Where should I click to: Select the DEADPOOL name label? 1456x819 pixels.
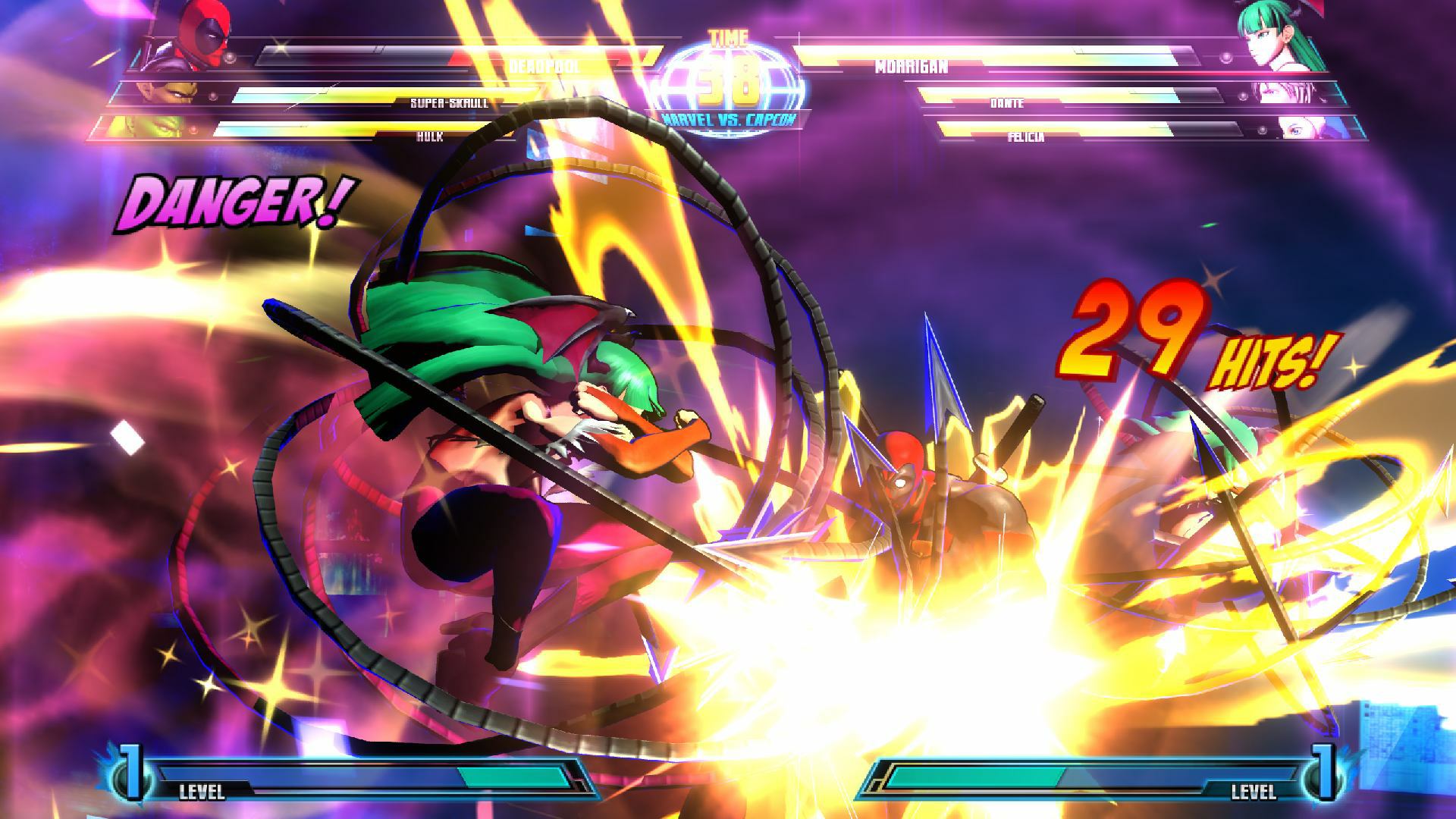[x=546, y=65]
